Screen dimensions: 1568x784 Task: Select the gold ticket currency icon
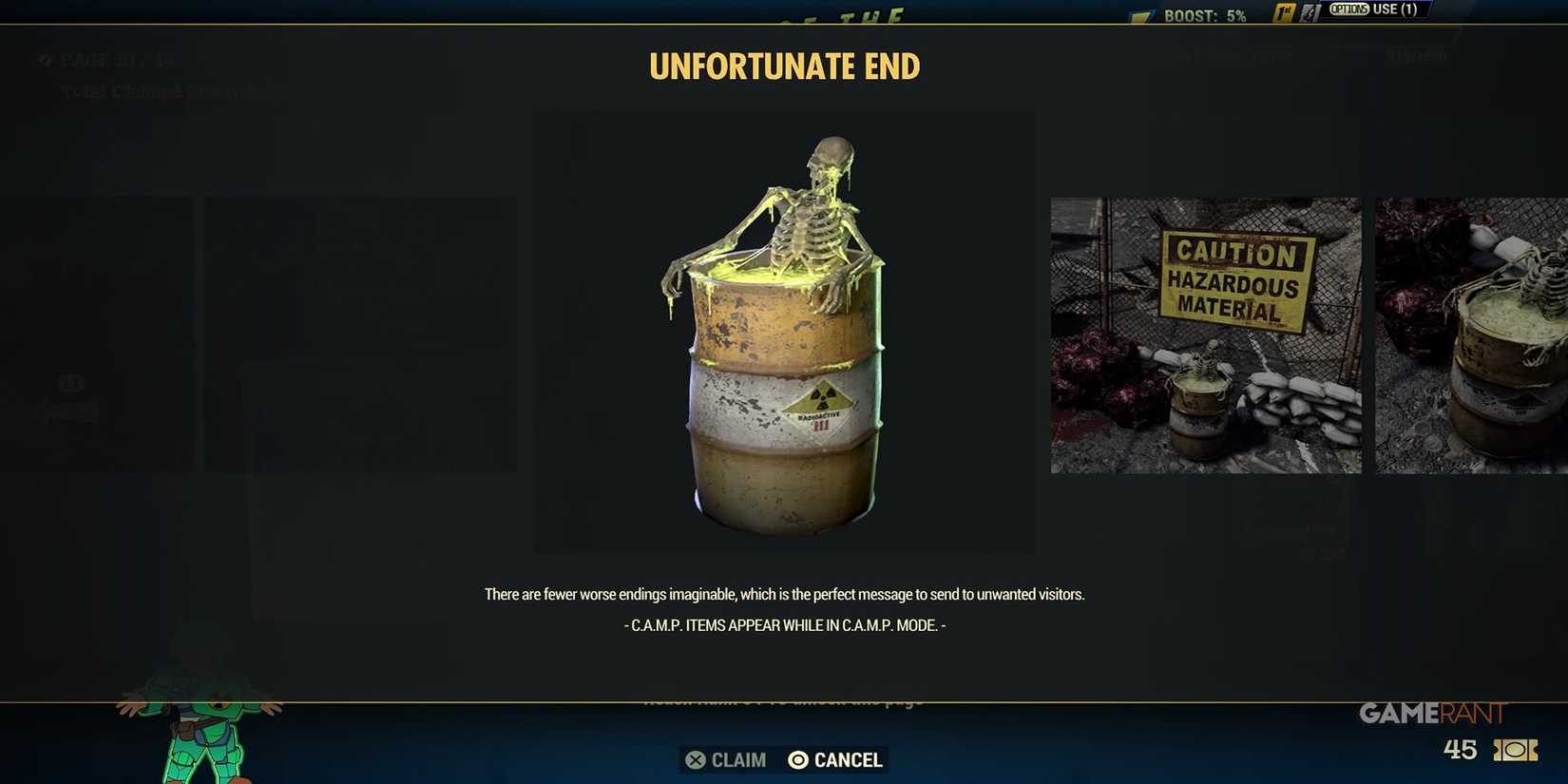coord(1514,750)
